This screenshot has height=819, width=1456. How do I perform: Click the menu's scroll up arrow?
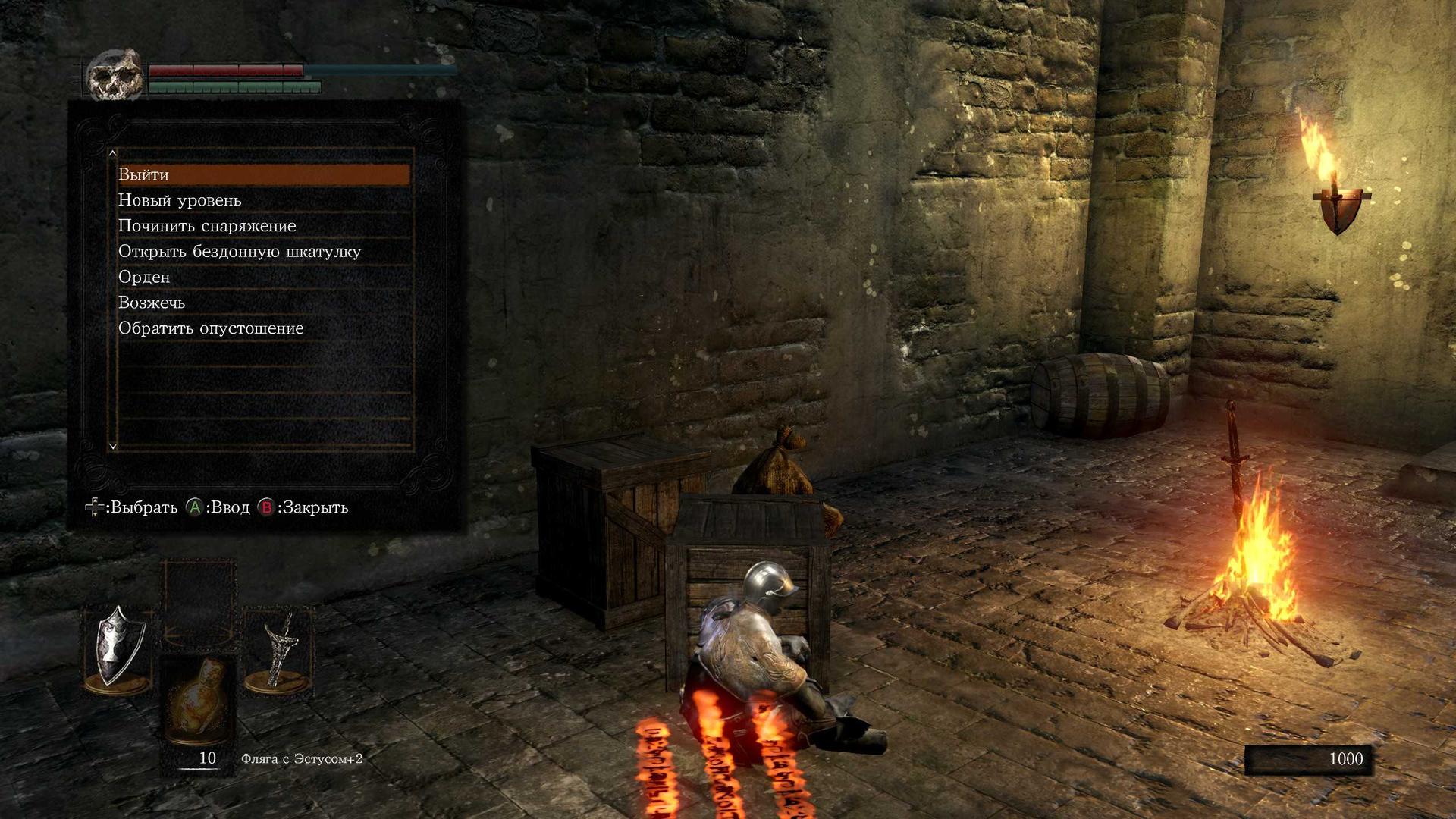pyautogui.click(x=113, y=153)
